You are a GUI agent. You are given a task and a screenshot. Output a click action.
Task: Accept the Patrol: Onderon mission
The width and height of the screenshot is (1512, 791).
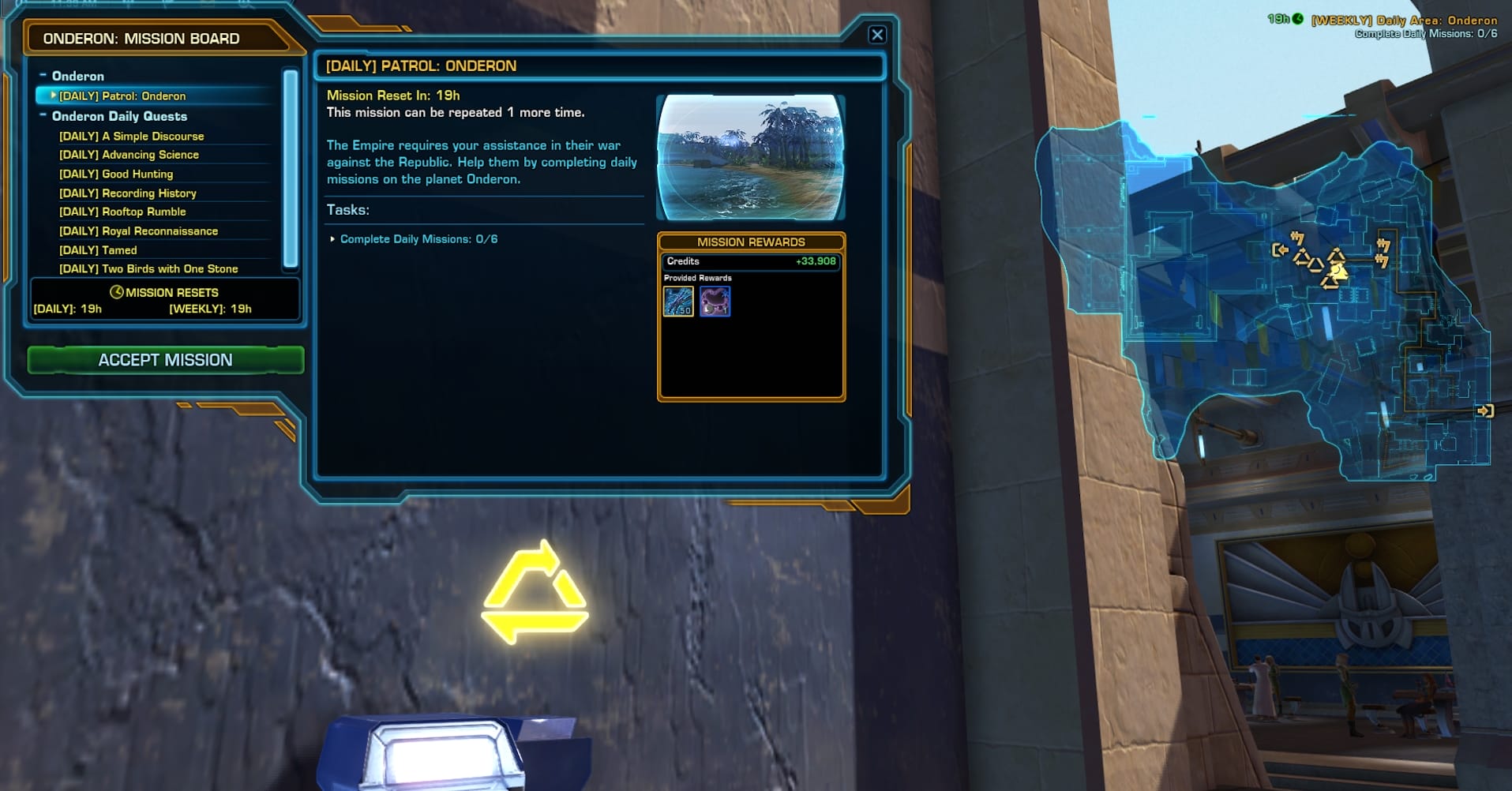point(165,360)
